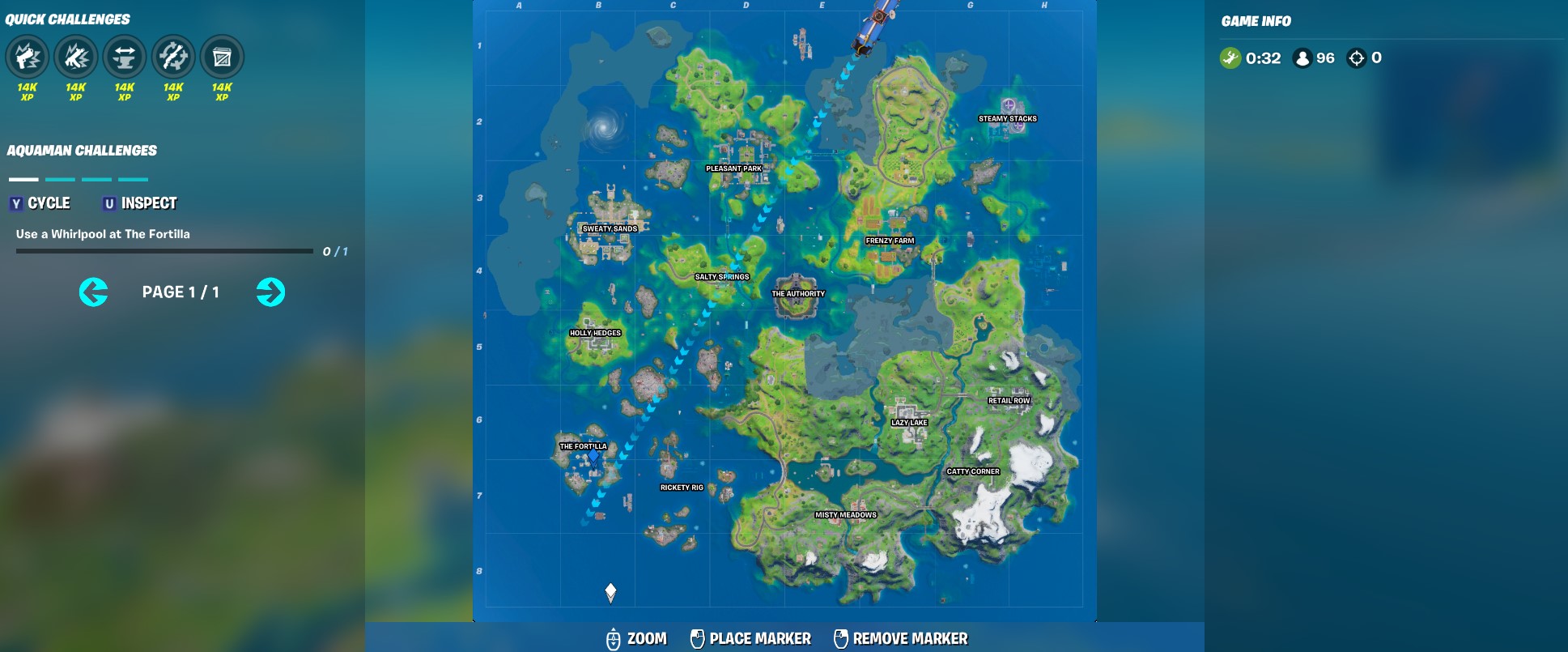Open the supply crate quick challenge icon

(222, 57)
